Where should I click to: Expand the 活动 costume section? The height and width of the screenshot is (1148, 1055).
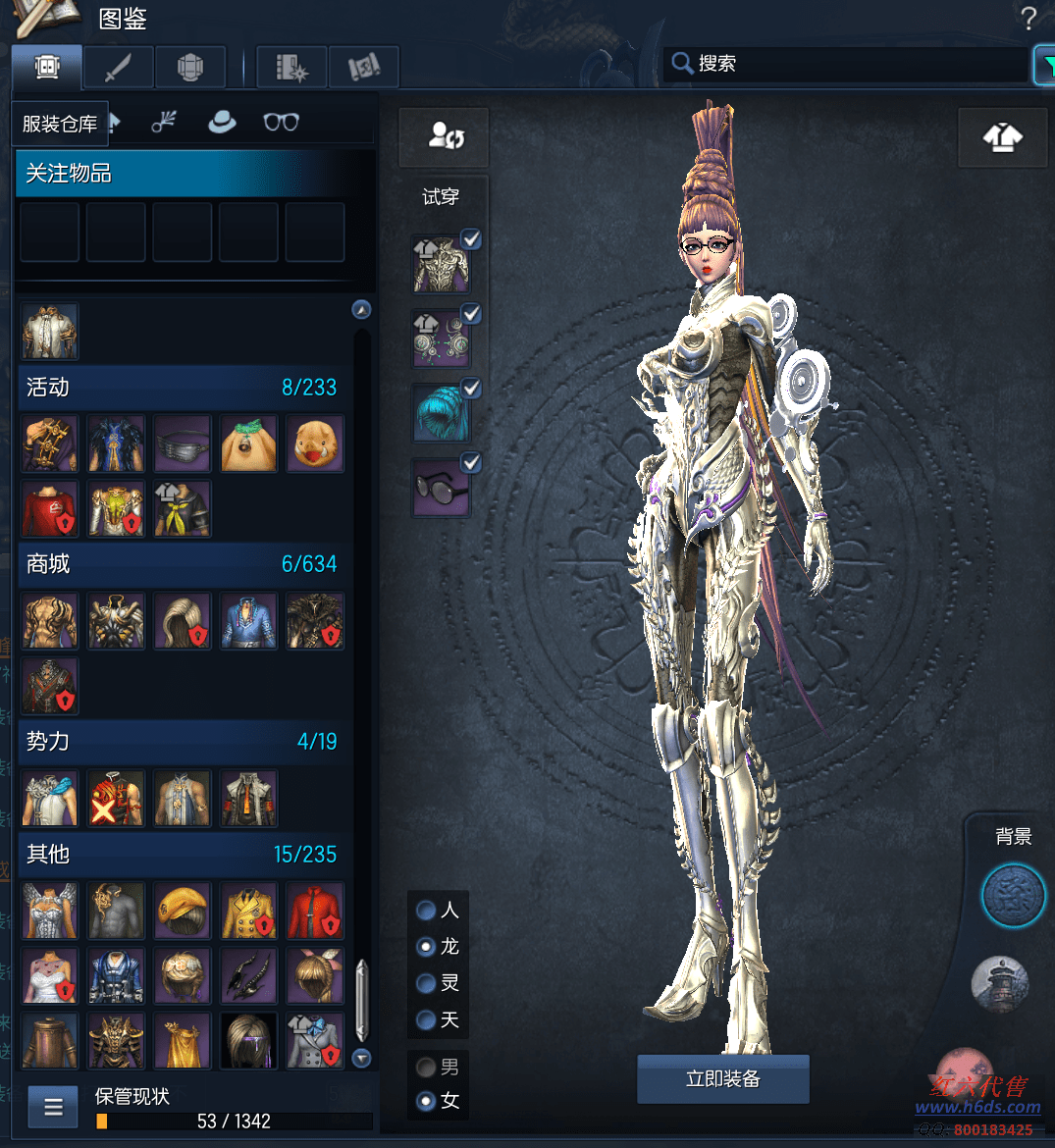tap(182, 388)
